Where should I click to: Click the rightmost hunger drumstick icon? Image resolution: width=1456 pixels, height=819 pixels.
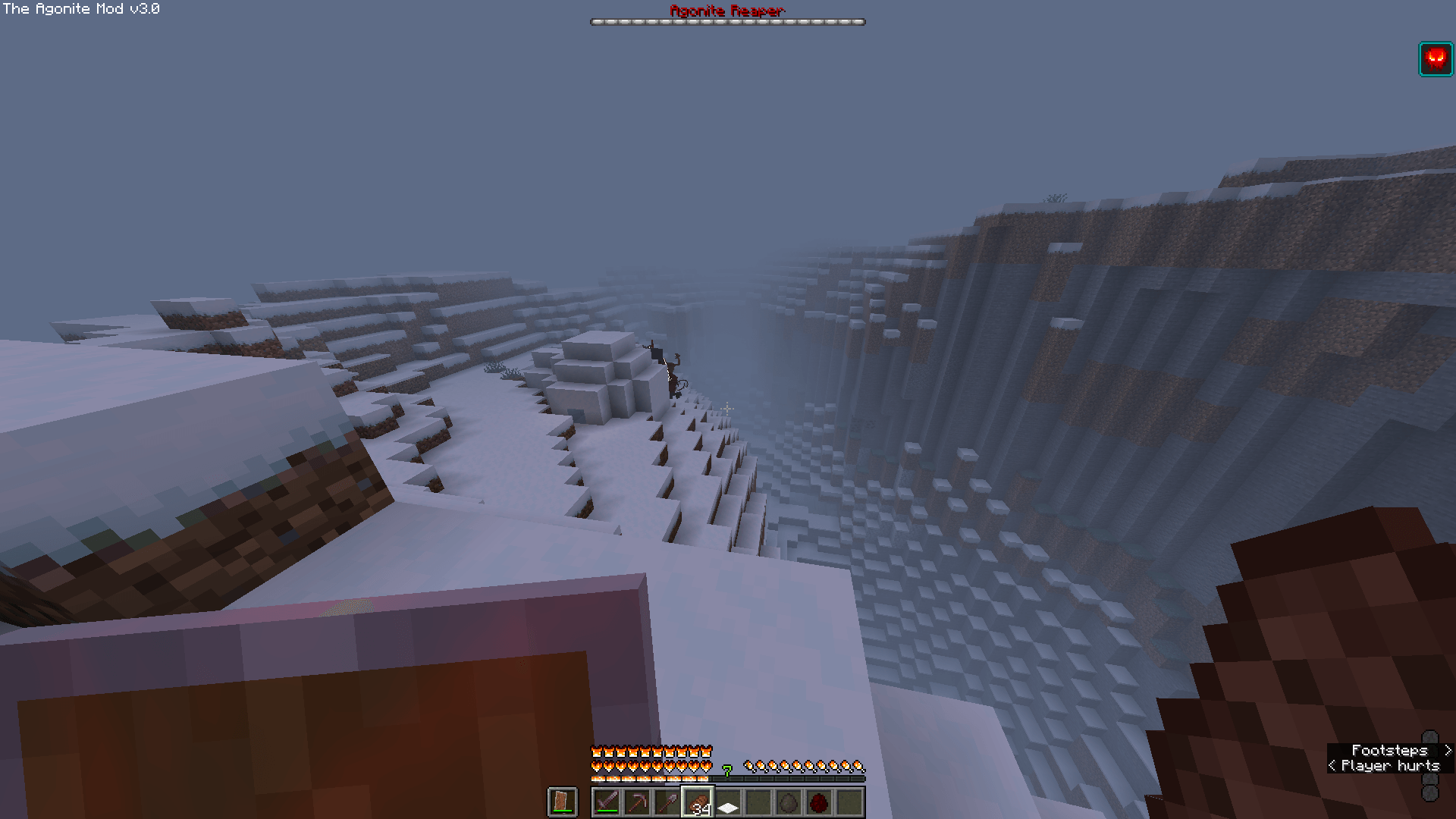pyautogui.click(x=859, y=766)
